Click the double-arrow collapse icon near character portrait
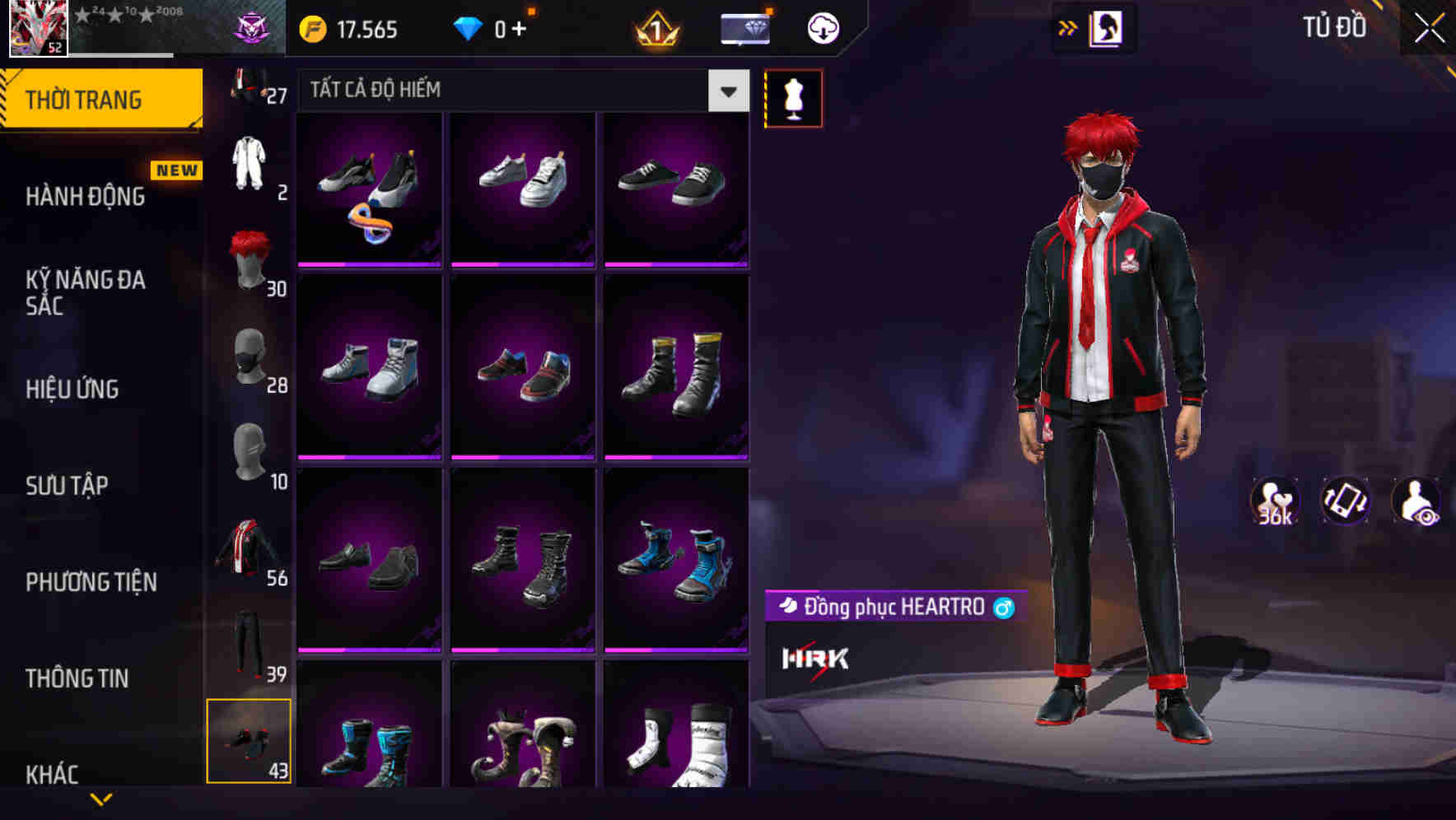The width and height of the screenshot is (1456, 820). click(x=1067, y=27)
